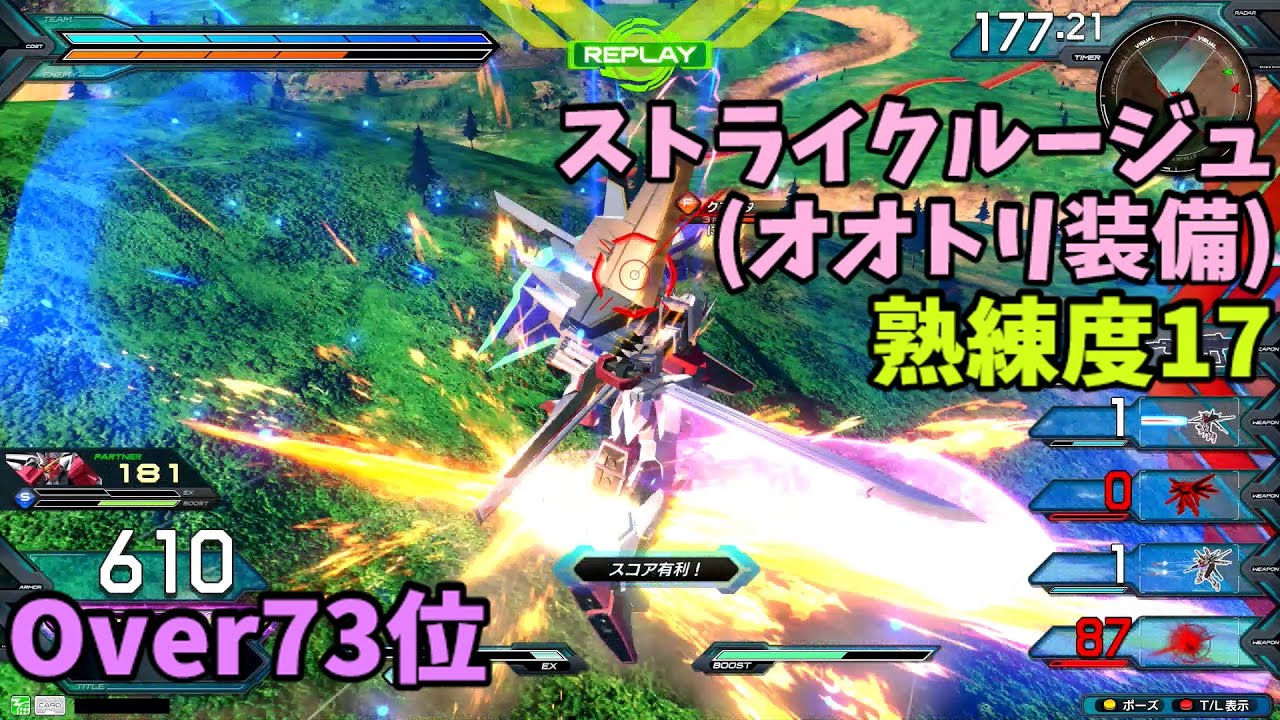Click the CARD reader icon at bottom left
The height and width of the screenshot is (720, 1280).
pos(50,705)
